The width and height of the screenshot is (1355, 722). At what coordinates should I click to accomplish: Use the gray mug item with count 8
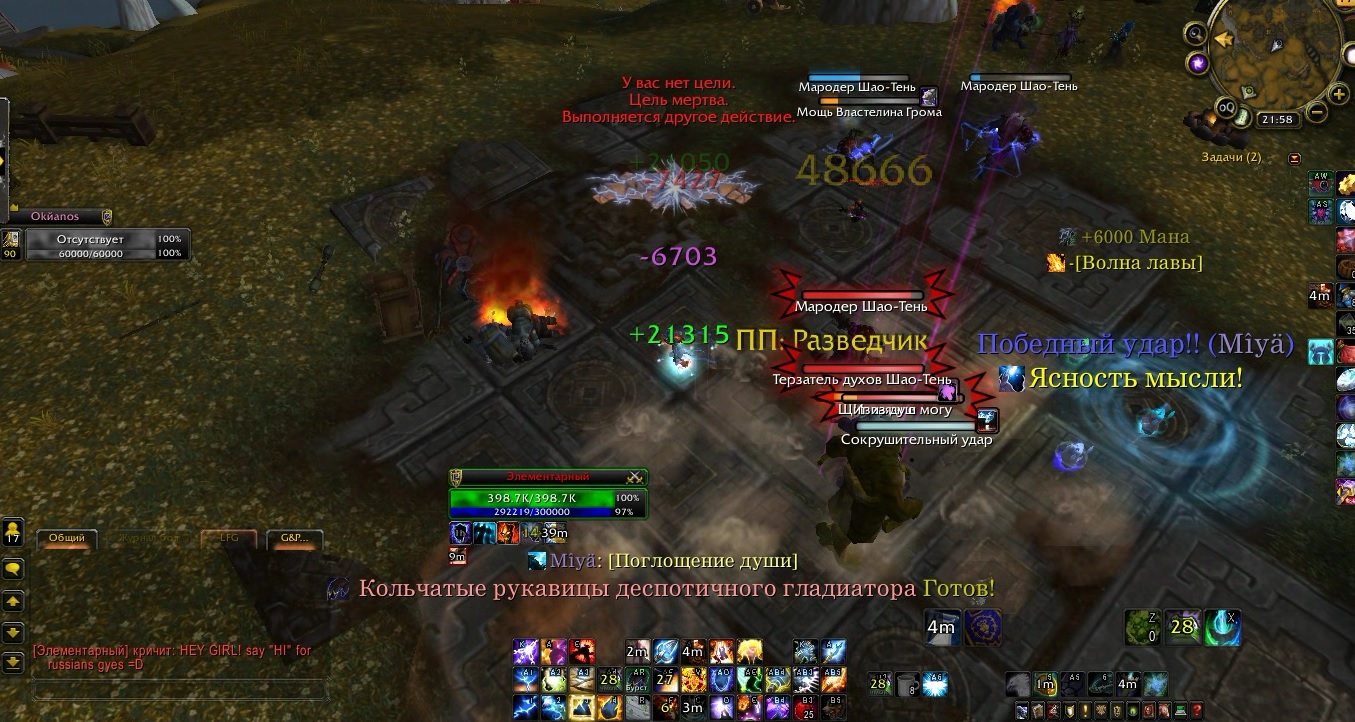[907, 684]
